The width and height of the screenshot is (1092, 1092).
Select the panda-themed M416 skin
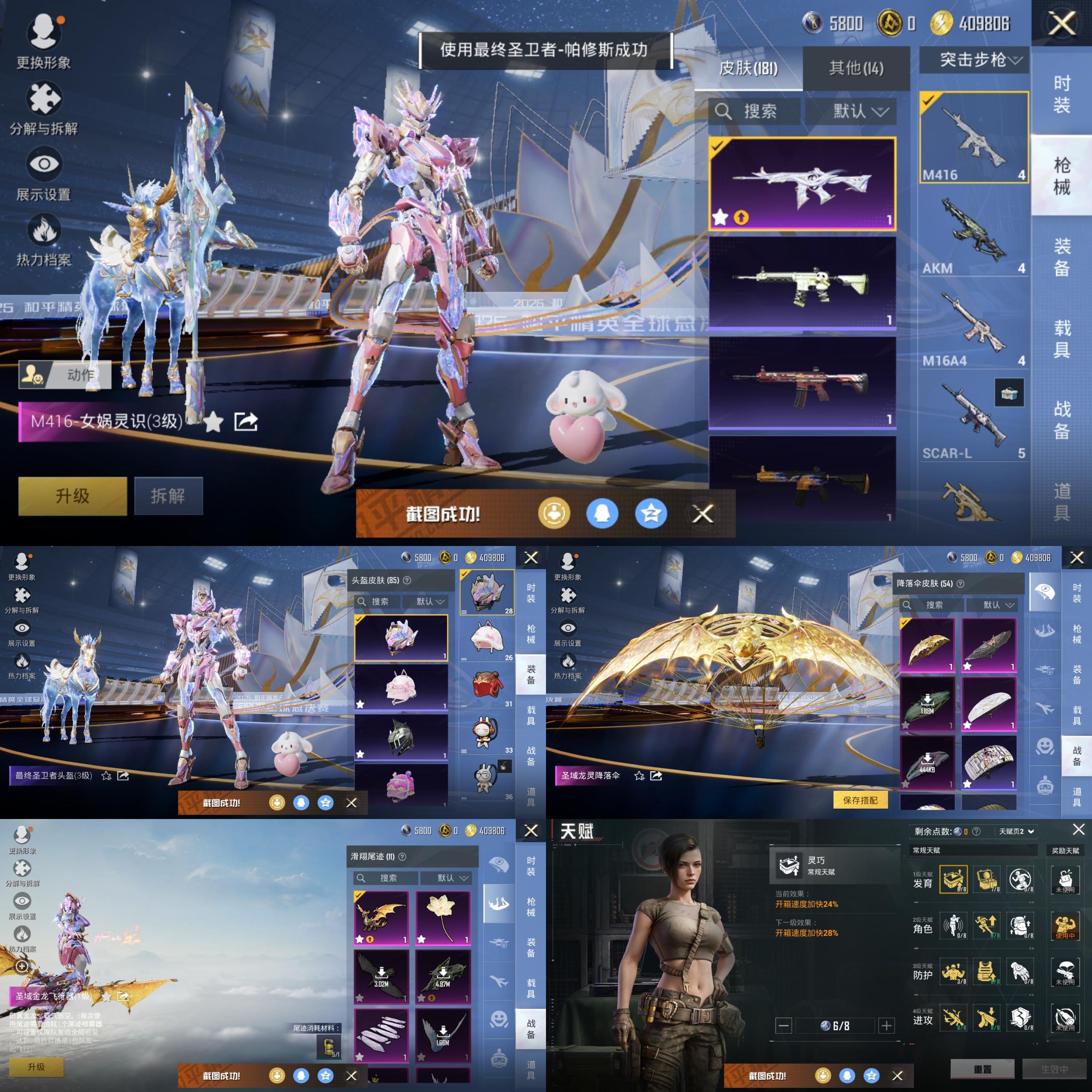[802, 283]
